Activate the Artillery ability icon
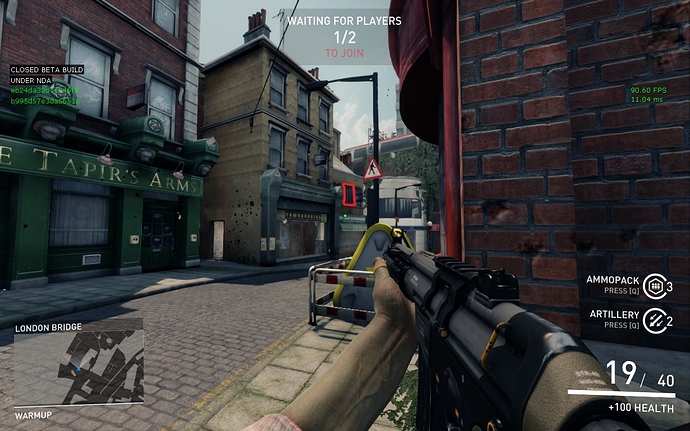Viewport: 690px width, 431px height. (654, 320)
